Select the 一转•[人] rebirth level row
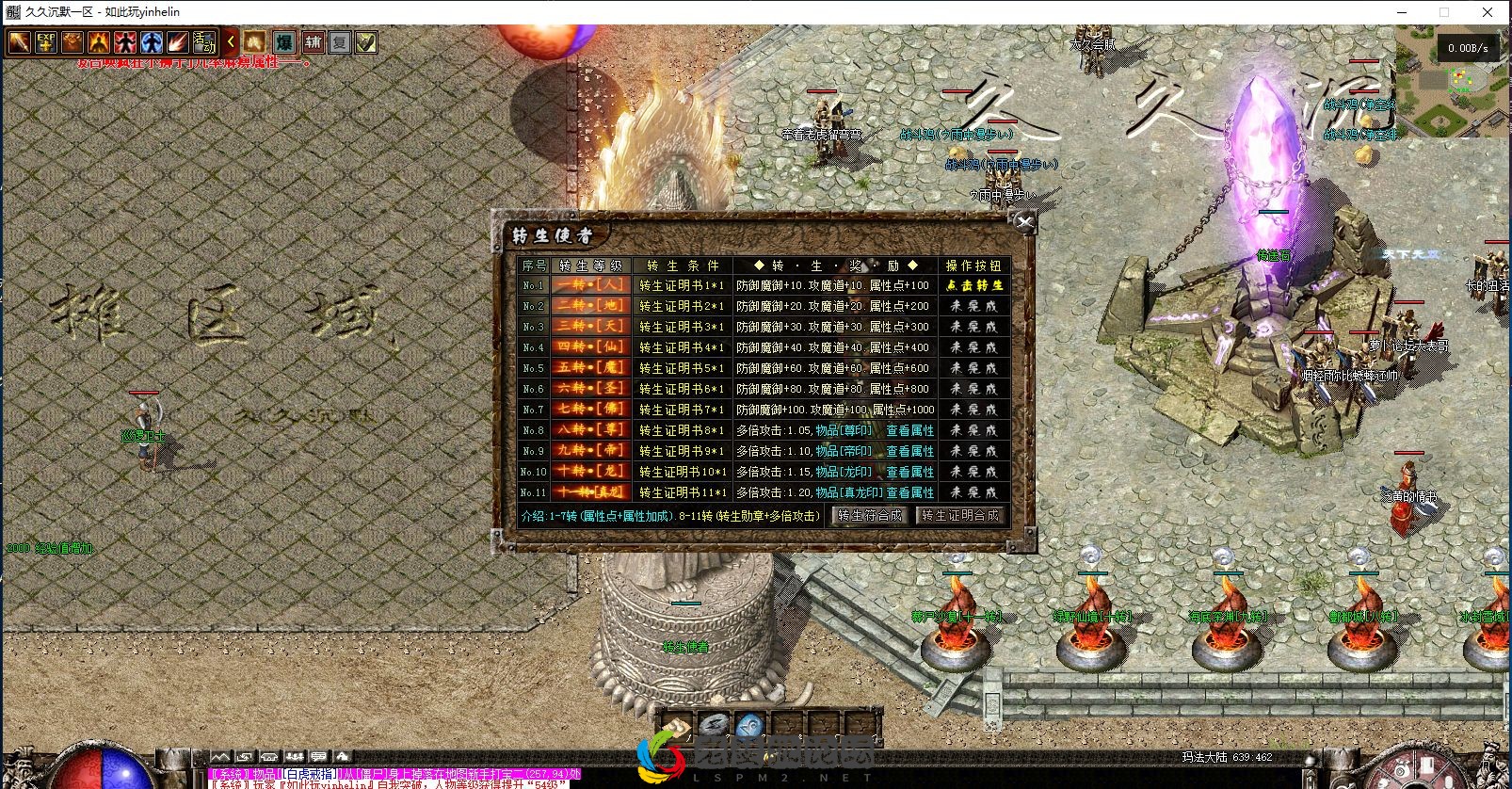Image resolution: width=1512 pixels, height=789 pixels. [589, 285]
